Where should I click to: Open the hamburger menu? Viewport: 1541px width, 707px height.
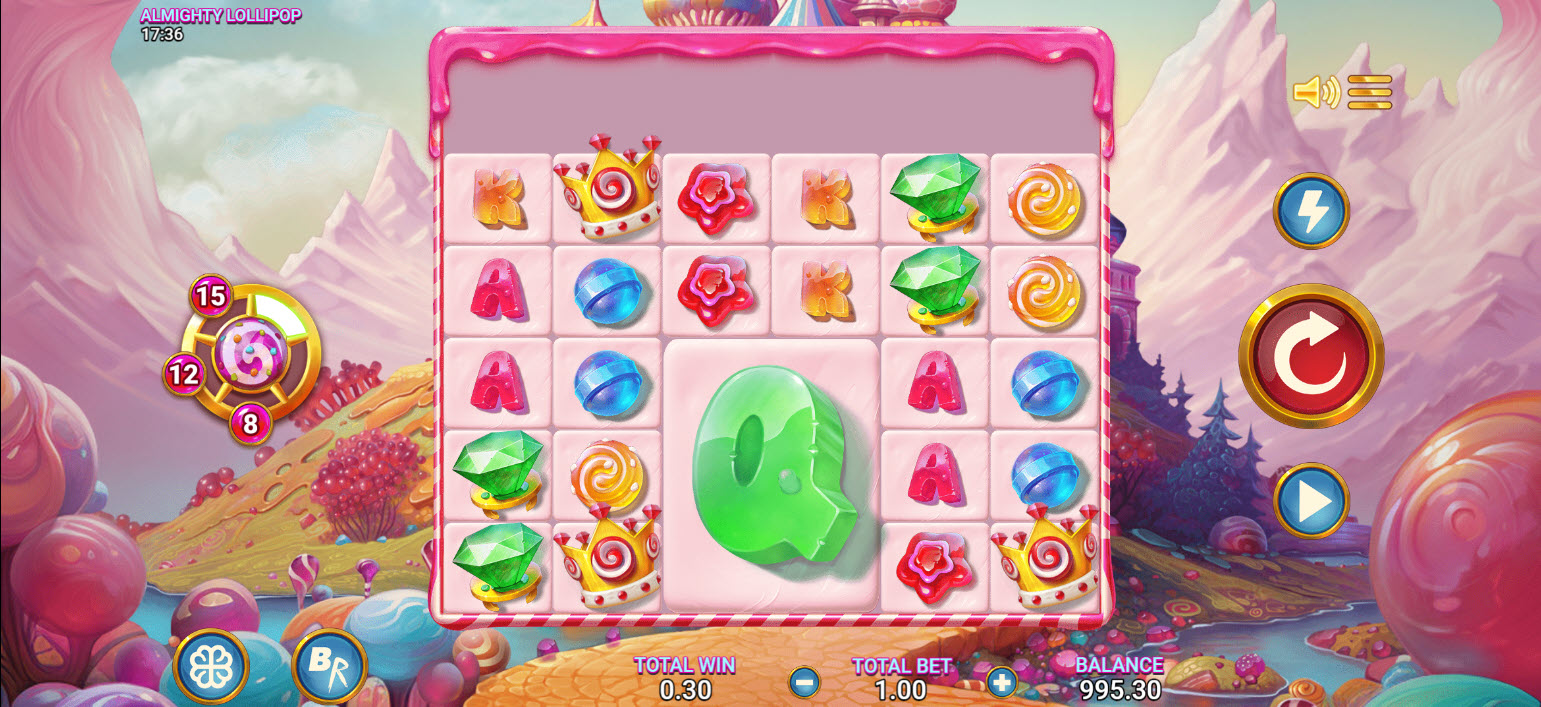(x=1369, y=92)
